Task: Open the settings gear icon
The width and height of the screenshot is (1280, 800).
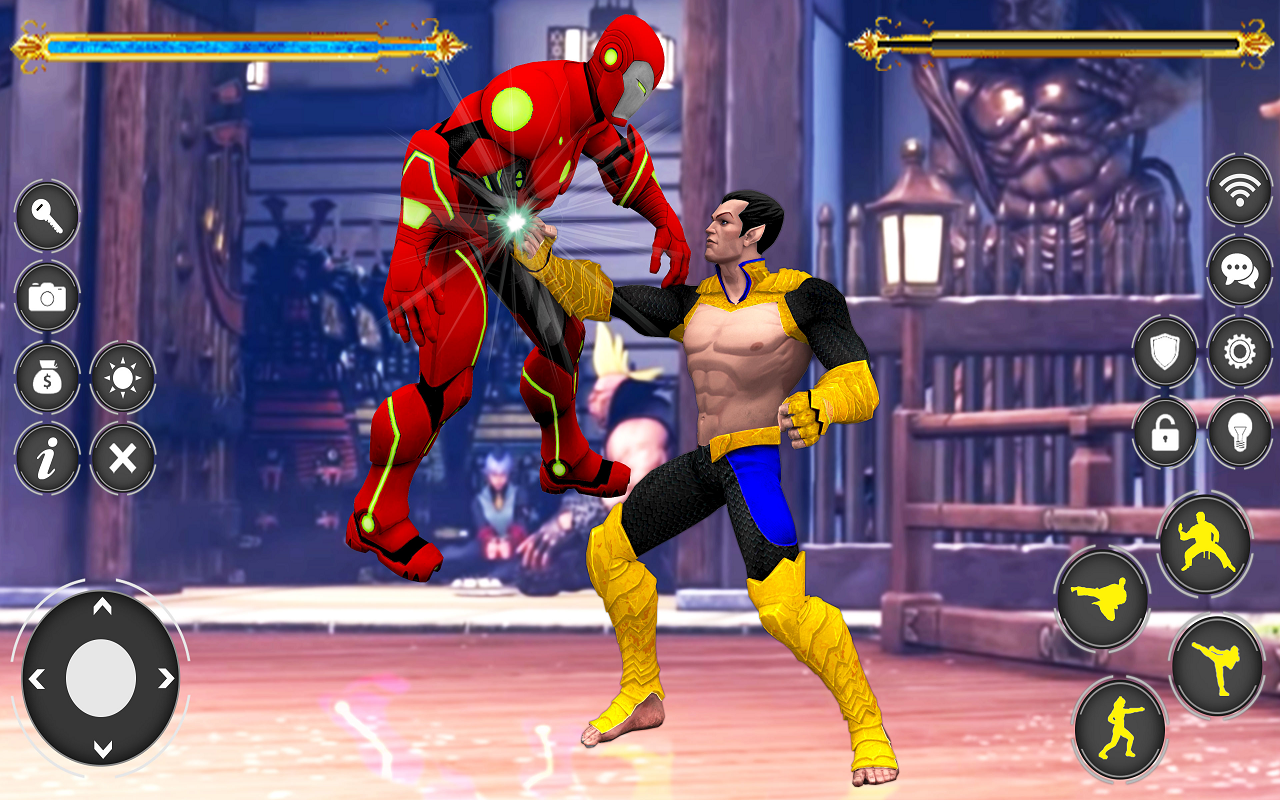Action: [1238, 351]
